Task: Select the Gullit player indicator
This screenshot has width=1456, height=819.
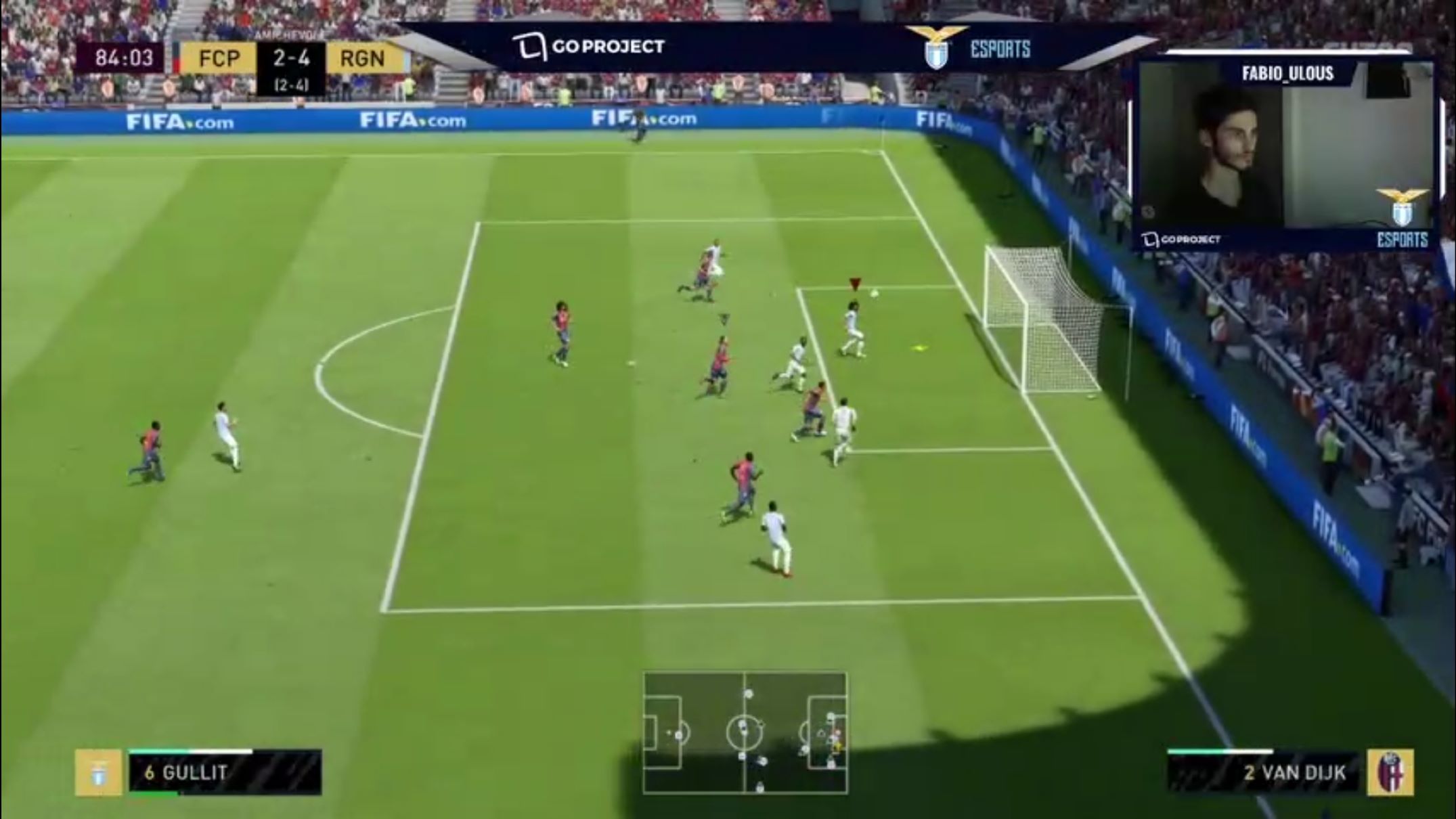Action: tap(224, 772)
